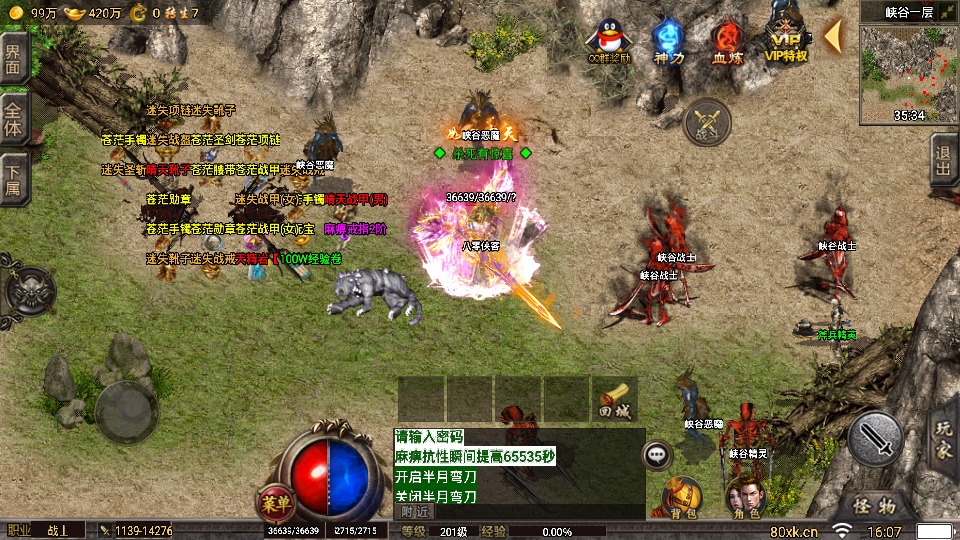Use the 回城 return scroll slot

(x=614, y=399)
